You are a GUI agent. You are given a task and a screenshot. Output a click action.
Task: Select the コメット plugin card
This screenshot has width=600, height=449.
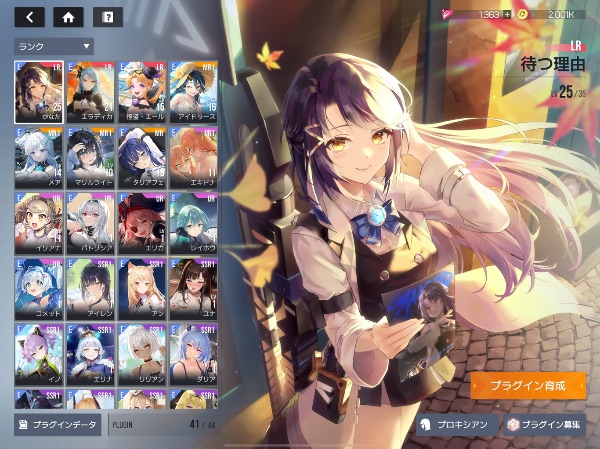40,287
